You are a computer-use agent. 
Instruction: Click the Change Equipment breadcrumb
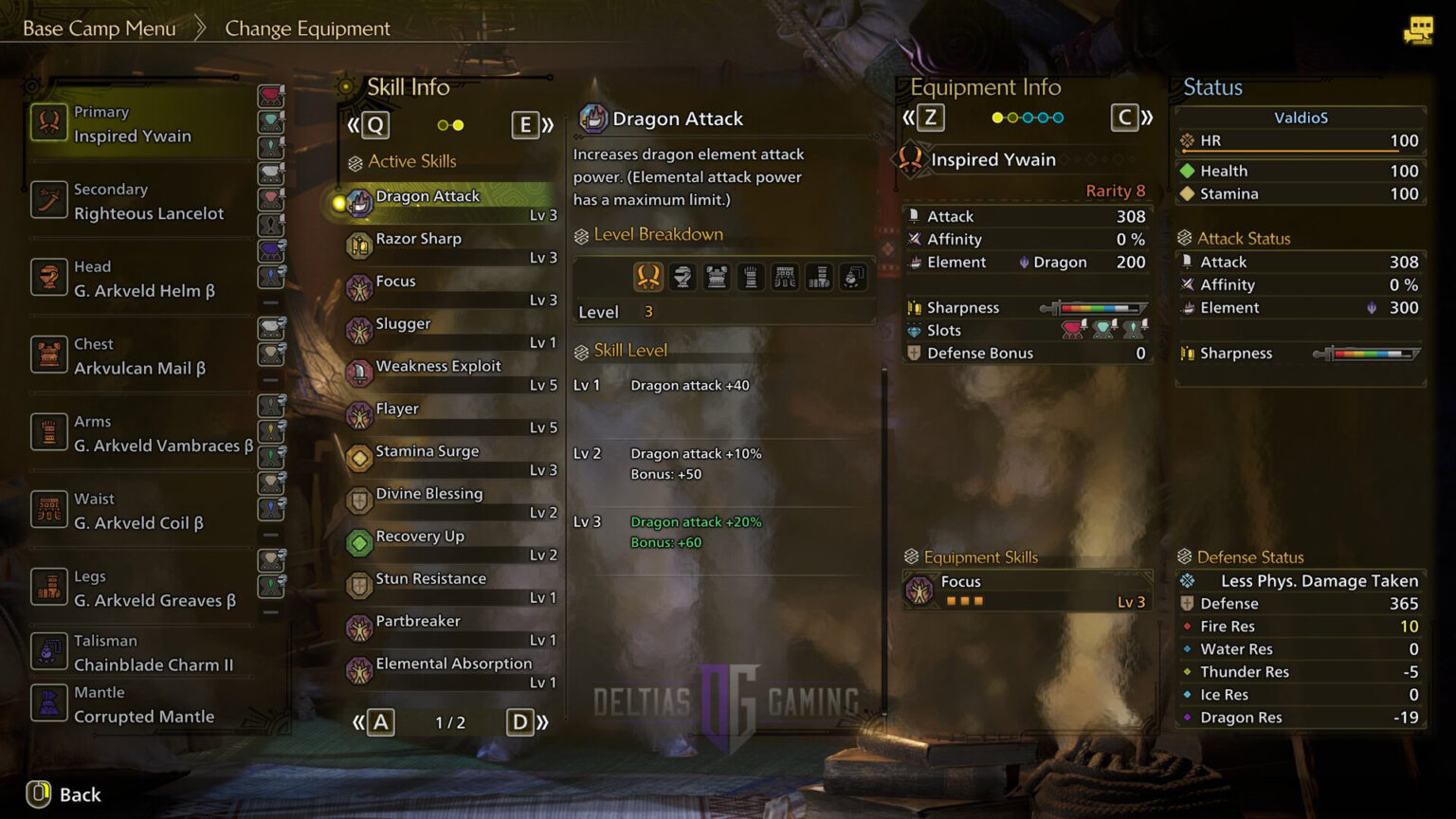tap(307, 28)
